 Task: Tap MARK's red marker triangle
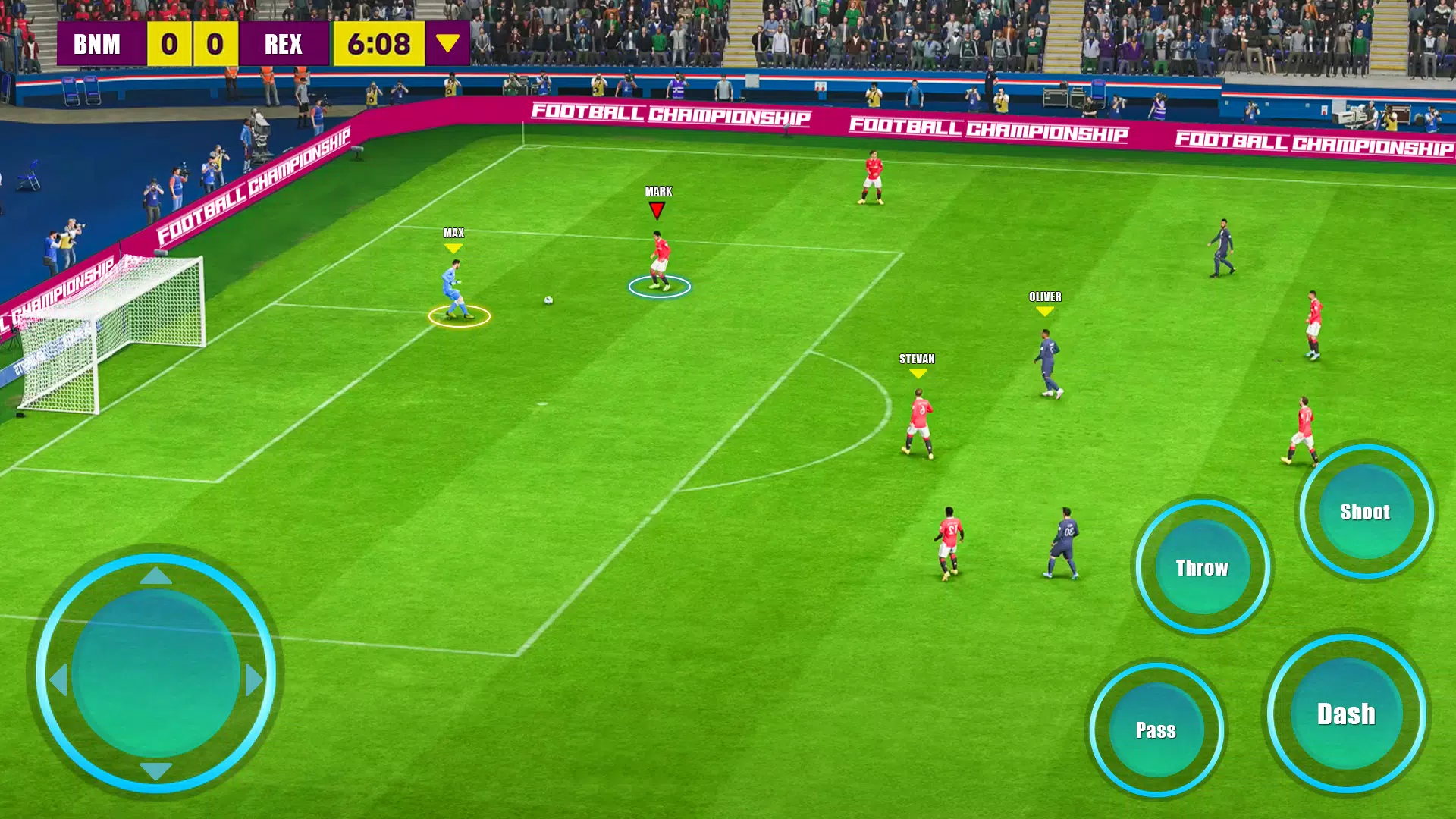(x=656, y=209)
